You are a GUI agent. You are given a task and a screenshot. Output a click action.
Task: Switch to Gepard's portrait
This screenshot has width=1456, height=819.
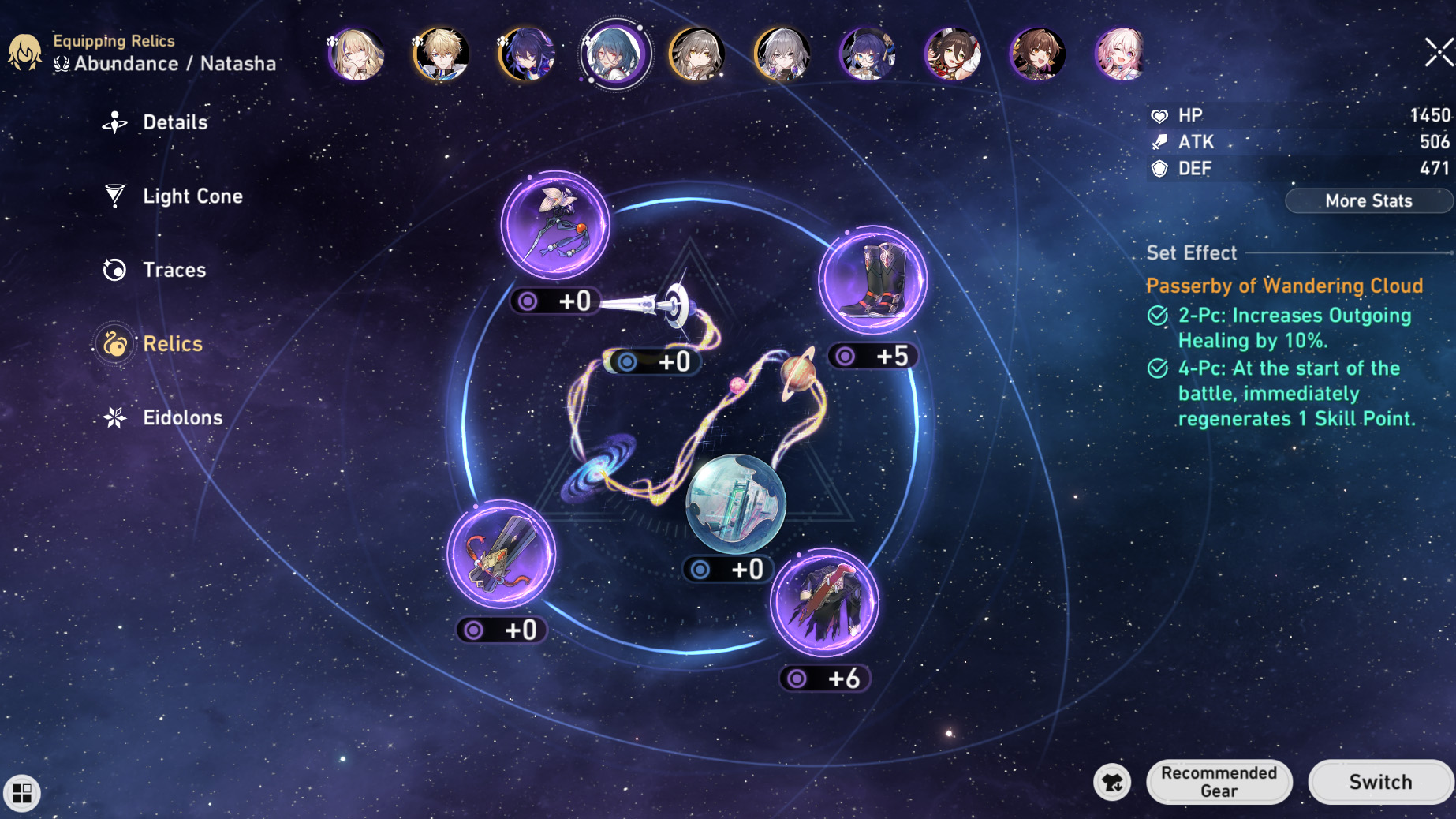(441, 54)
